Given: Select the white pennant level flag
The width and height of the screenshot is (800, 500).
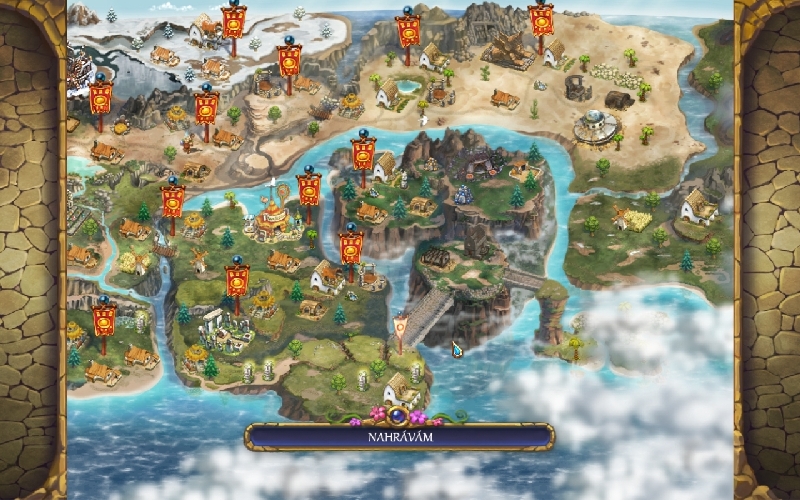Looking at the screenshot, I should pyautogui.click(x=401, y=327).
